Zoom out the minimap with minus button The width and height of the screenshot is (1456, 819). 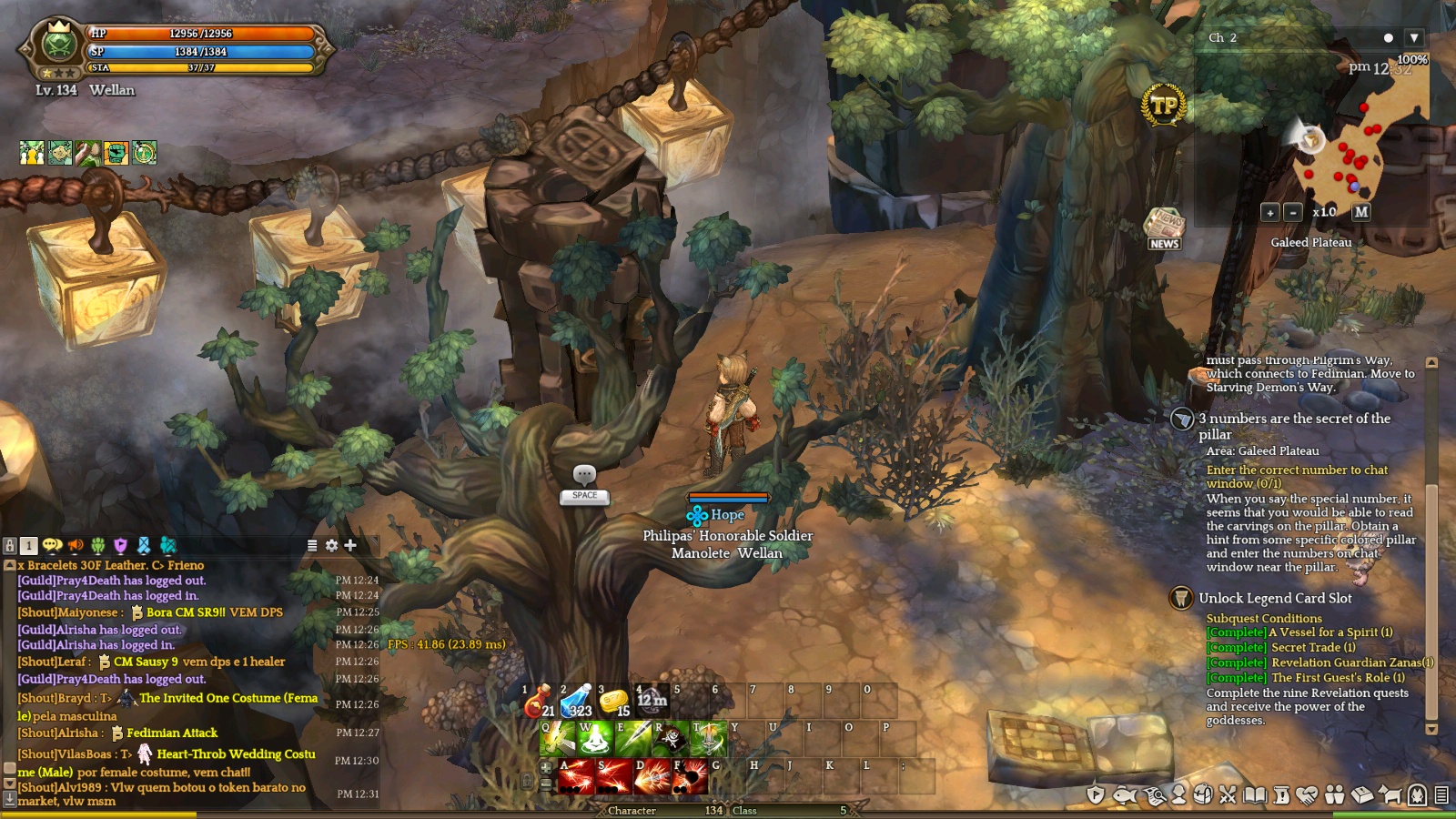[1292, 212]
